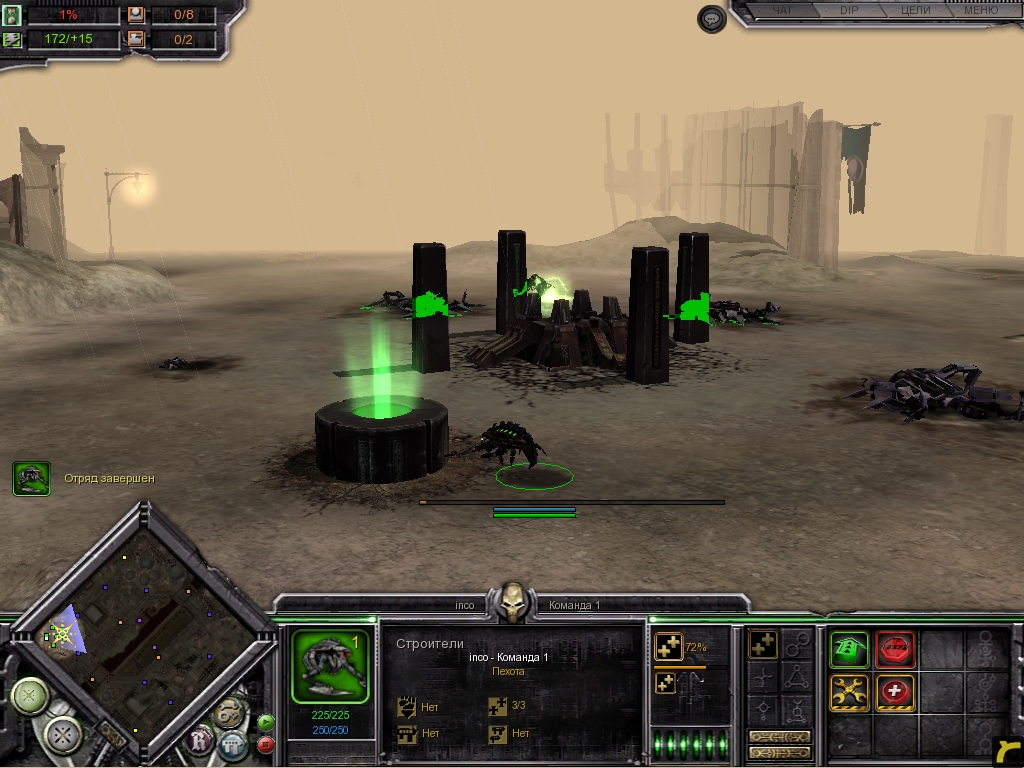Open the DIP diplomacy panel
Viewport: 1024px width, 768px height.
849,11
